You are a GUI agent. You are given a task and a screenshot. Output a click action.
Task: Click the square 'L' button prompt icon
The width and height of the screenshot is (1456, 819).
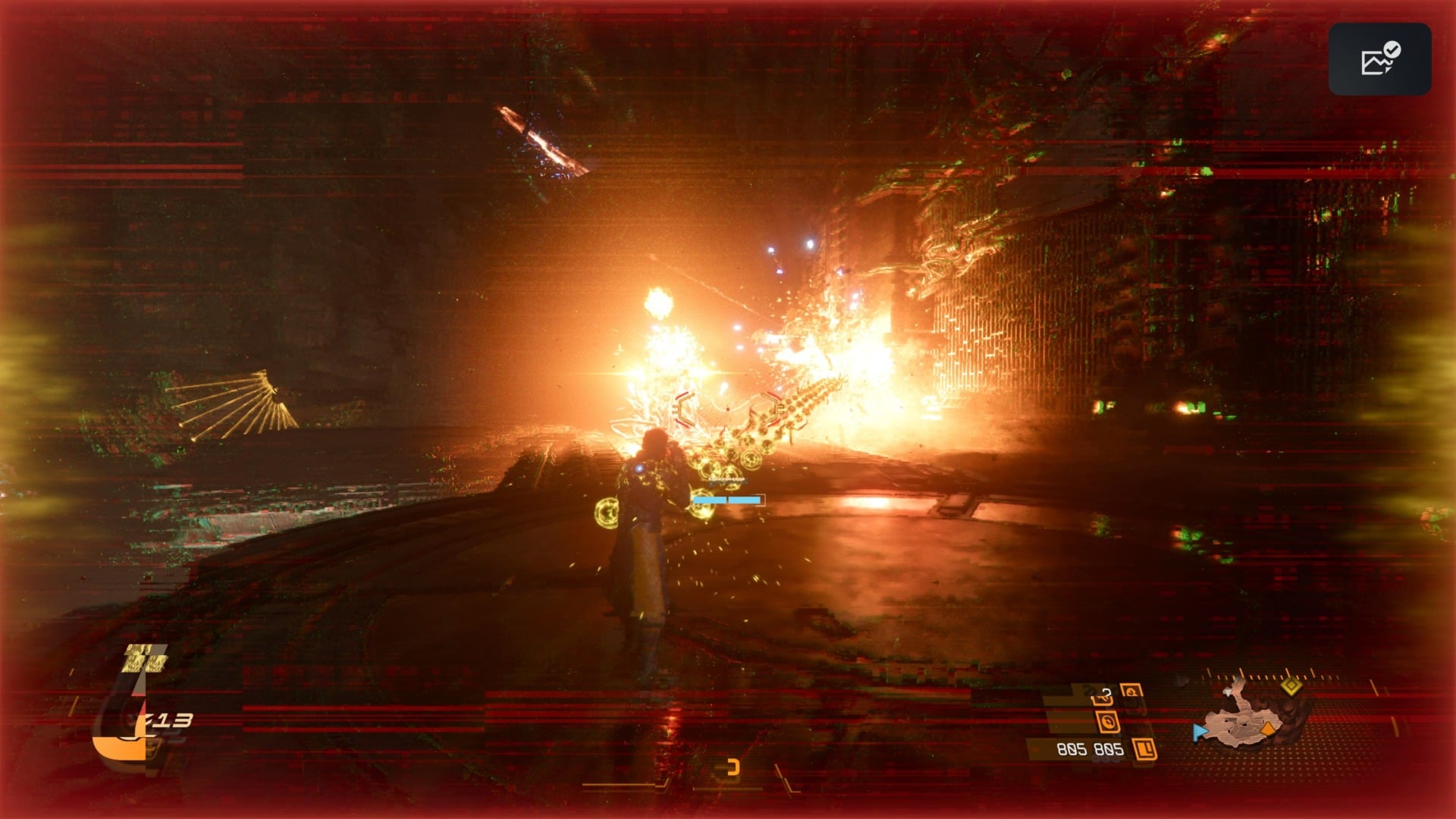(x=1144, y=750)
